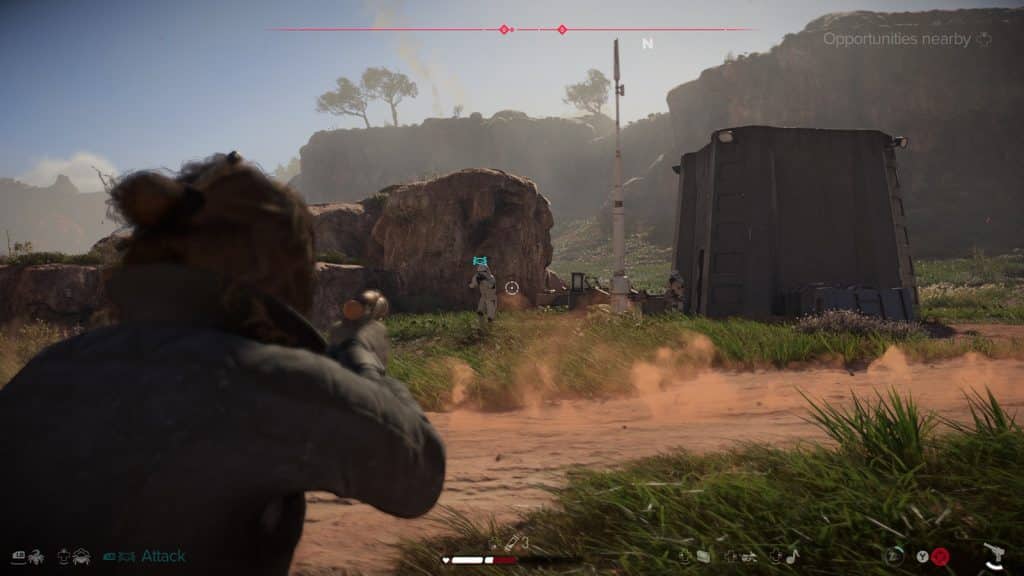The height and width of the screenshot is (576, 1024).
Task: Choose the music note quick action
Action: [x=792, y=556]
